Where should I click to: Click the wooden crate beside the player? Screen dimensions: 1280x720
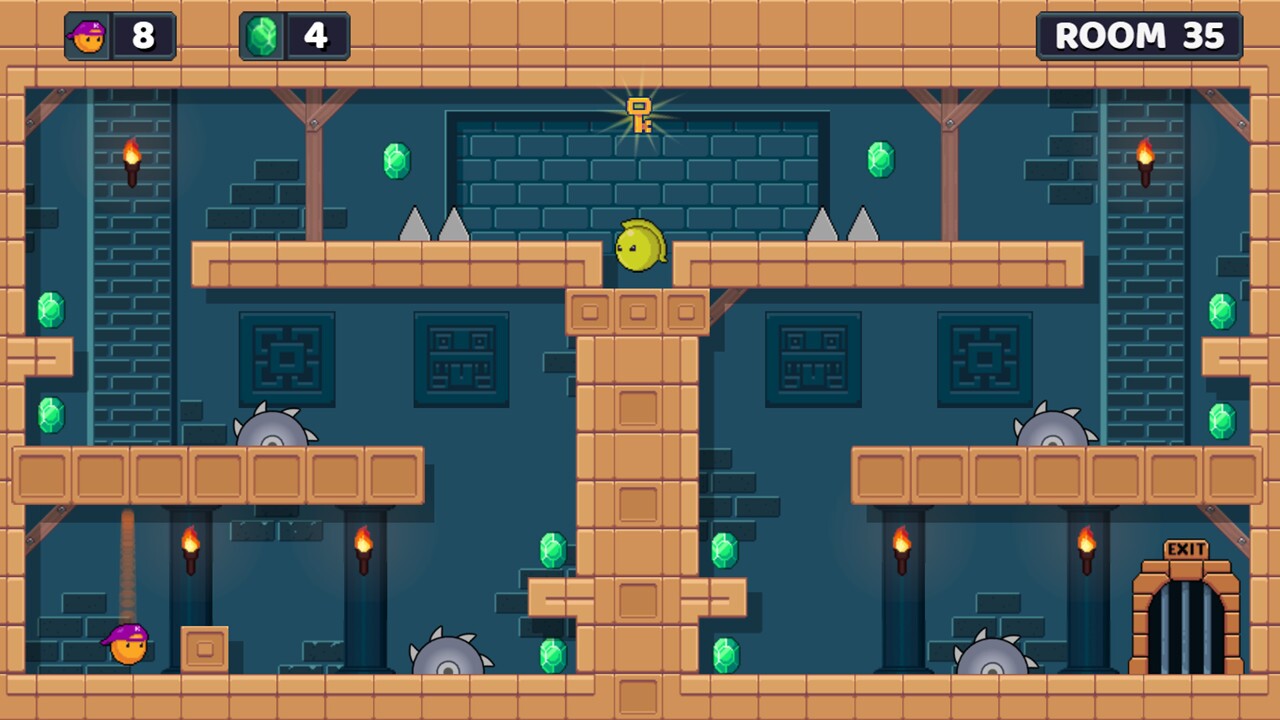point(203,648)
